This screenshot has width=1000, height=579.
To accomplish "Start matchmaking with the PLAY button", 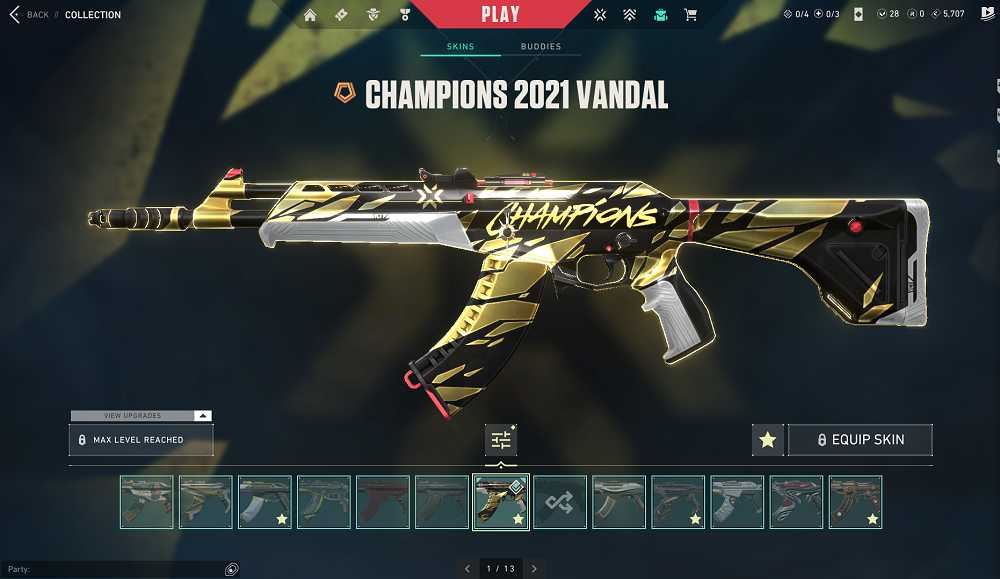I will click(500, 14).
